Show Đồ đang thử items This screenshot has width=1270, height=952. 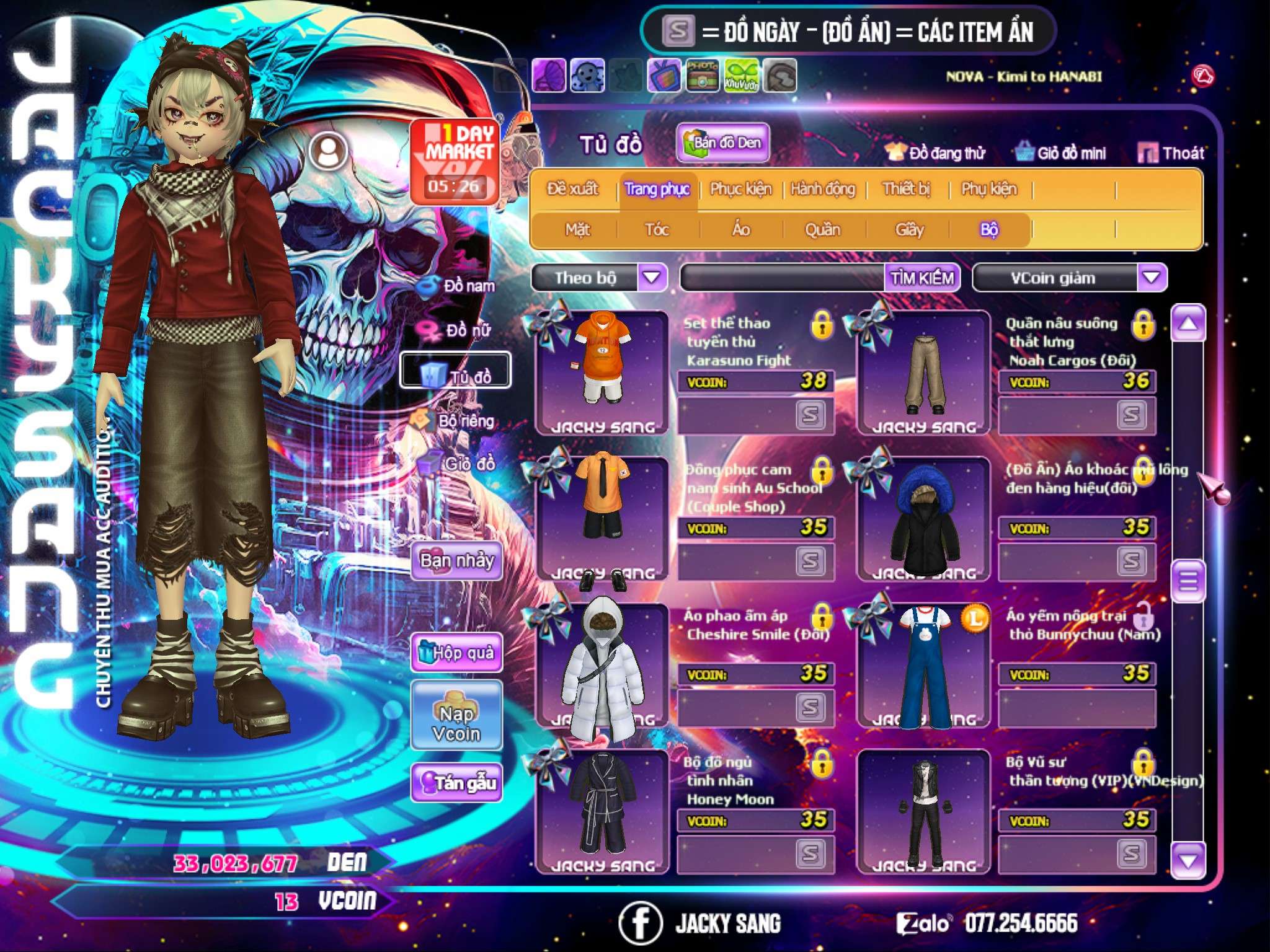click(935, 153)
